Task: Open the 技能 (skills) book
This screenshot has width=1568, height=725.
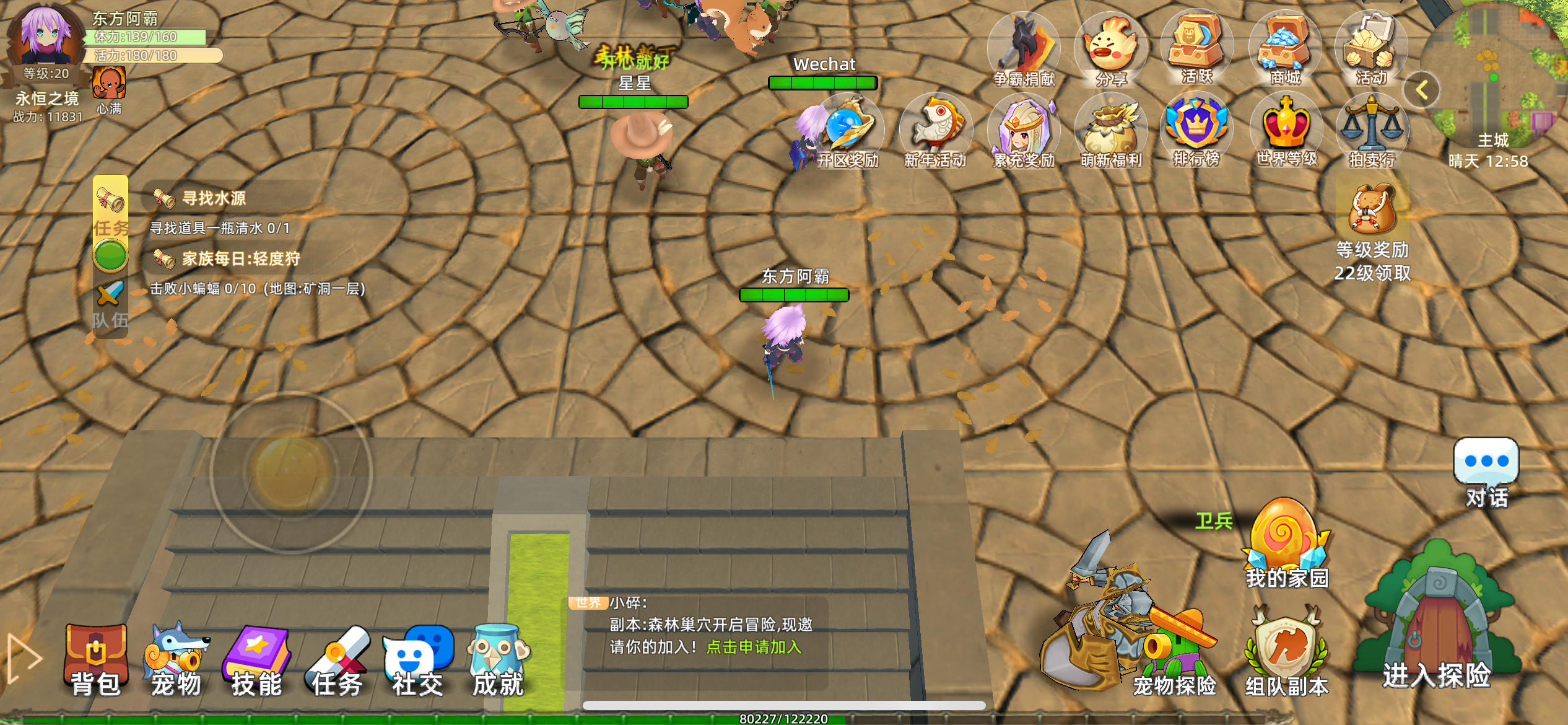Action: (257, 660)
